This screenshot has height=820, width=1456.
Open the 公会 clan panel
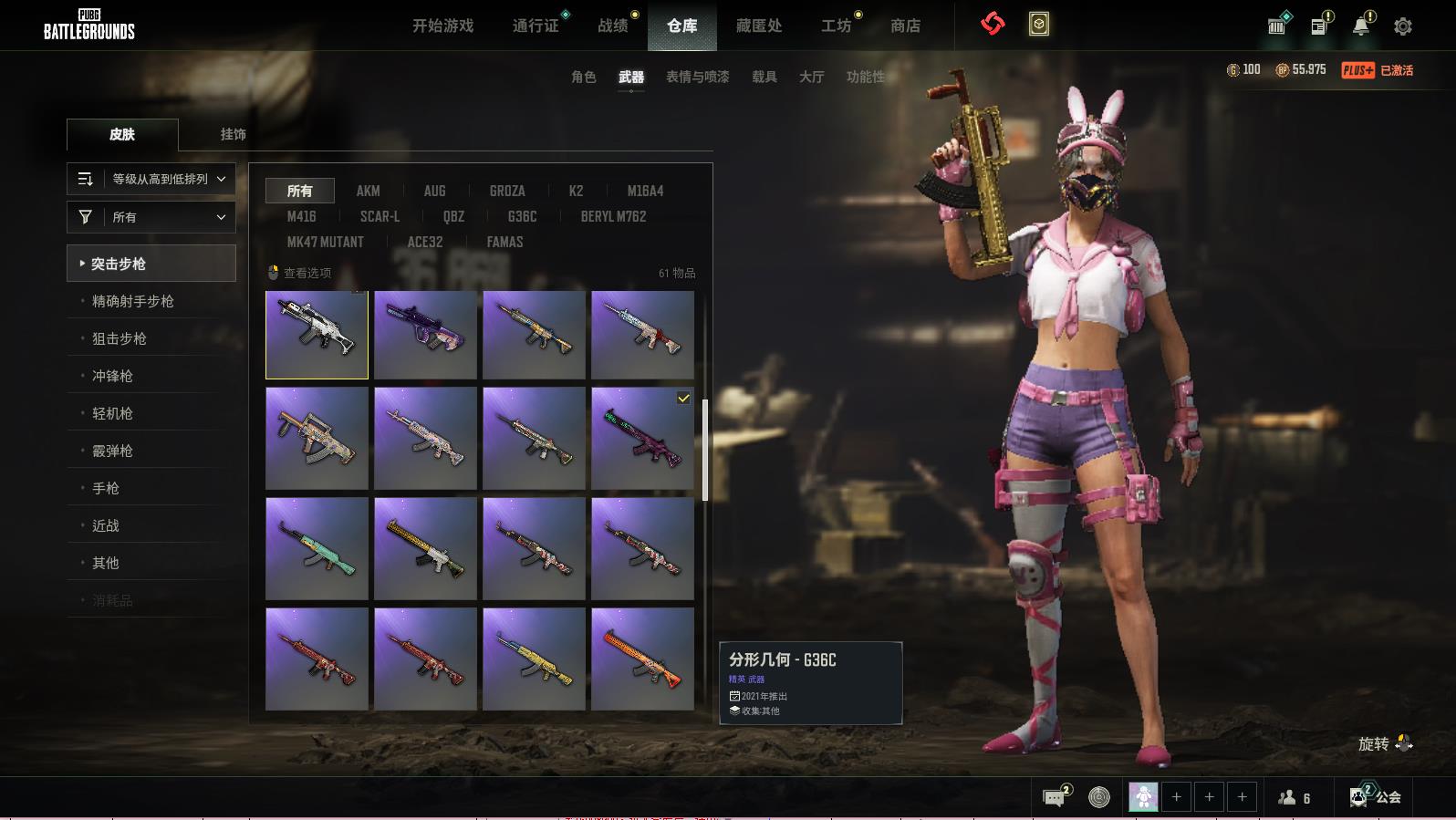(x=1377, y=797)
